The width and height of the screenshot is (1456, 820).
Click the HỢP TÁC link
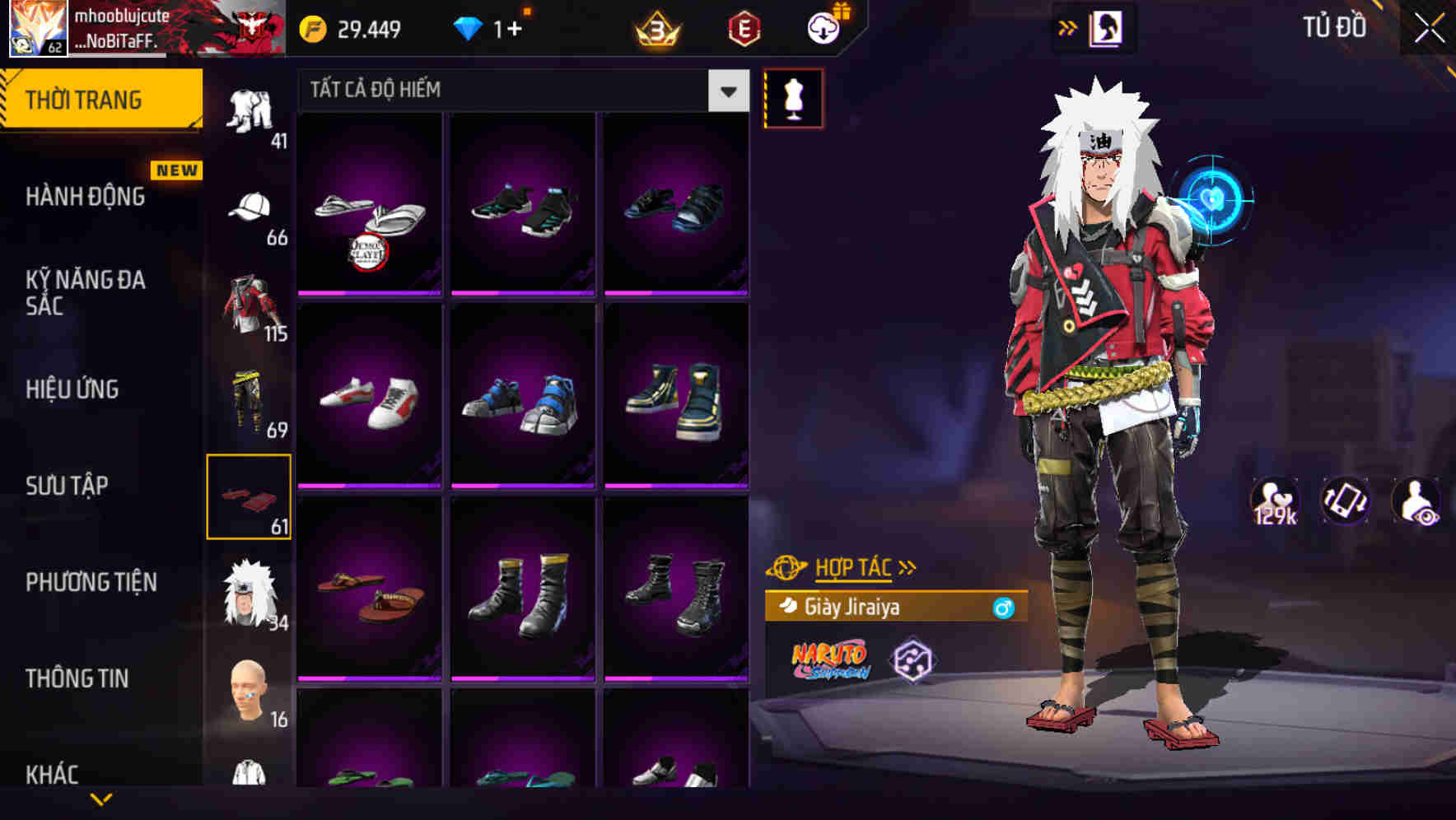pos(855,567)
